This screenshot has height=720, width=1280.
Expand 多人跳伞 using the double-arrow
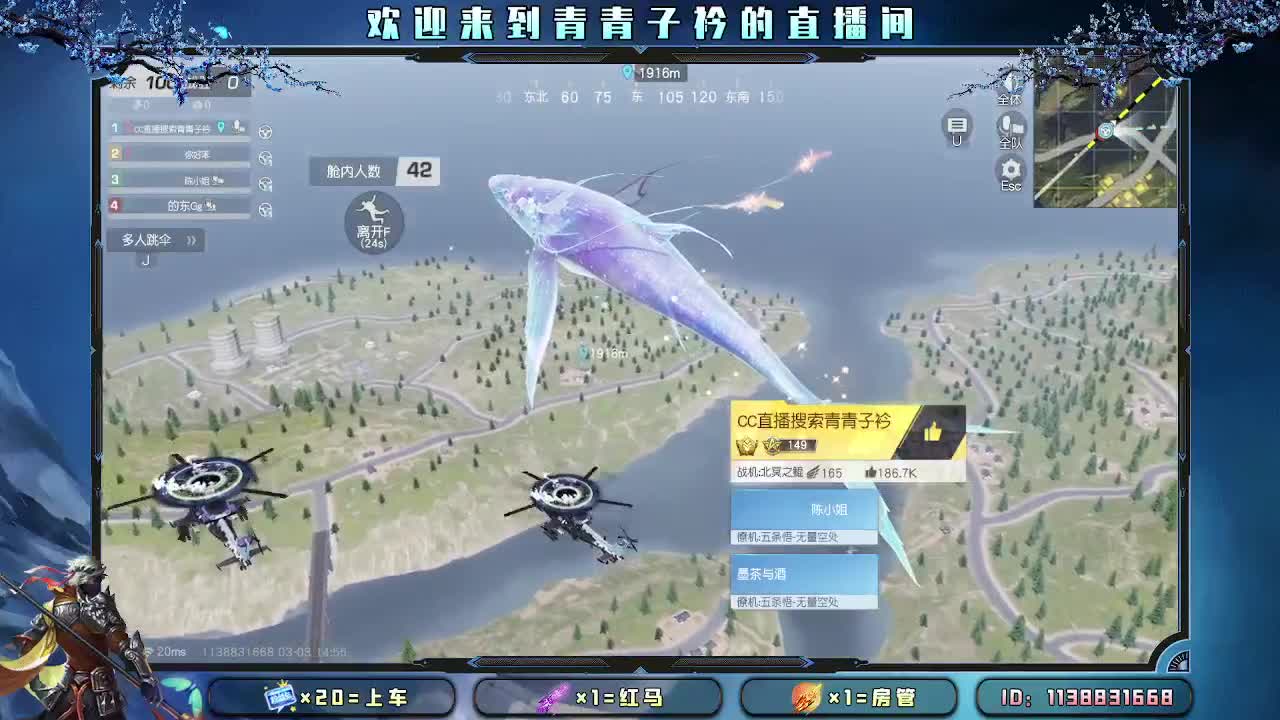click(x=192, y=238)
